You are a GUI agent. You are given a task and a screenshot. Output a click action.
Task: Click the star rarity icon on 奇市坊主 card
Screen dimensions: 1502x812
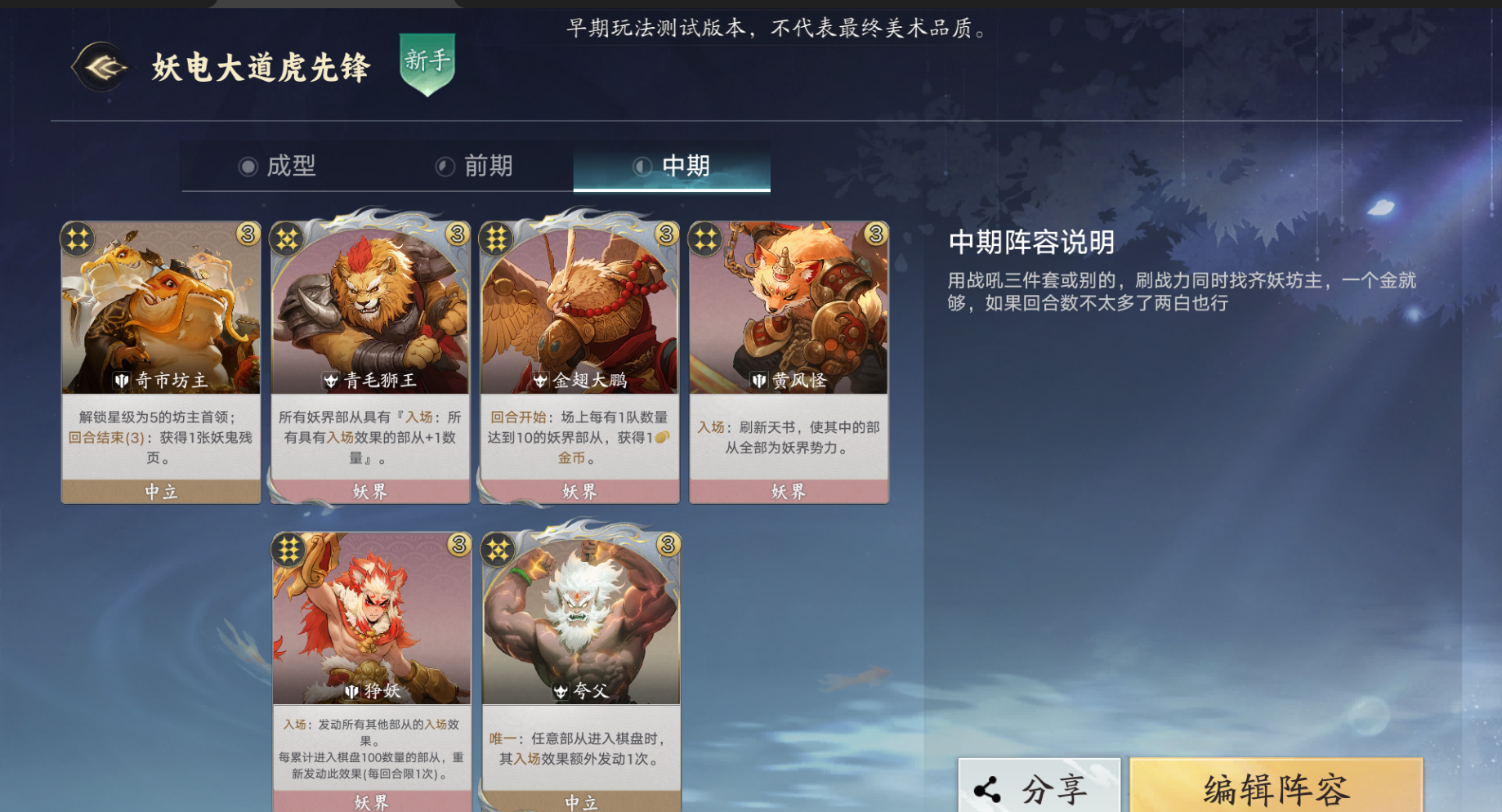77,238
